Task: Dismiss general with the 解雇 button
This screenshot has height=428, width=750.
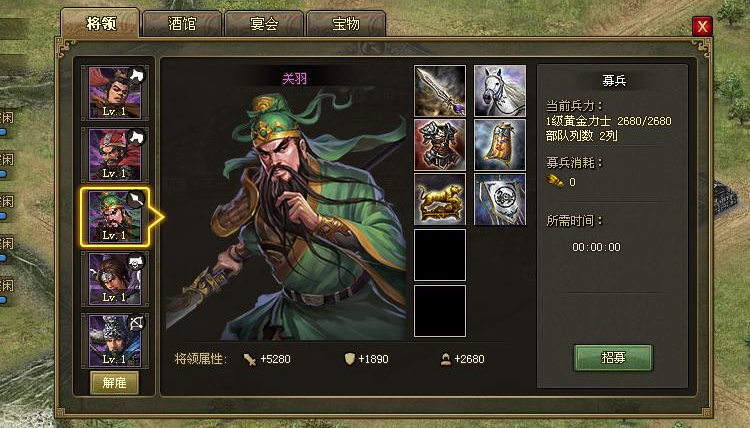Action: 115,382
